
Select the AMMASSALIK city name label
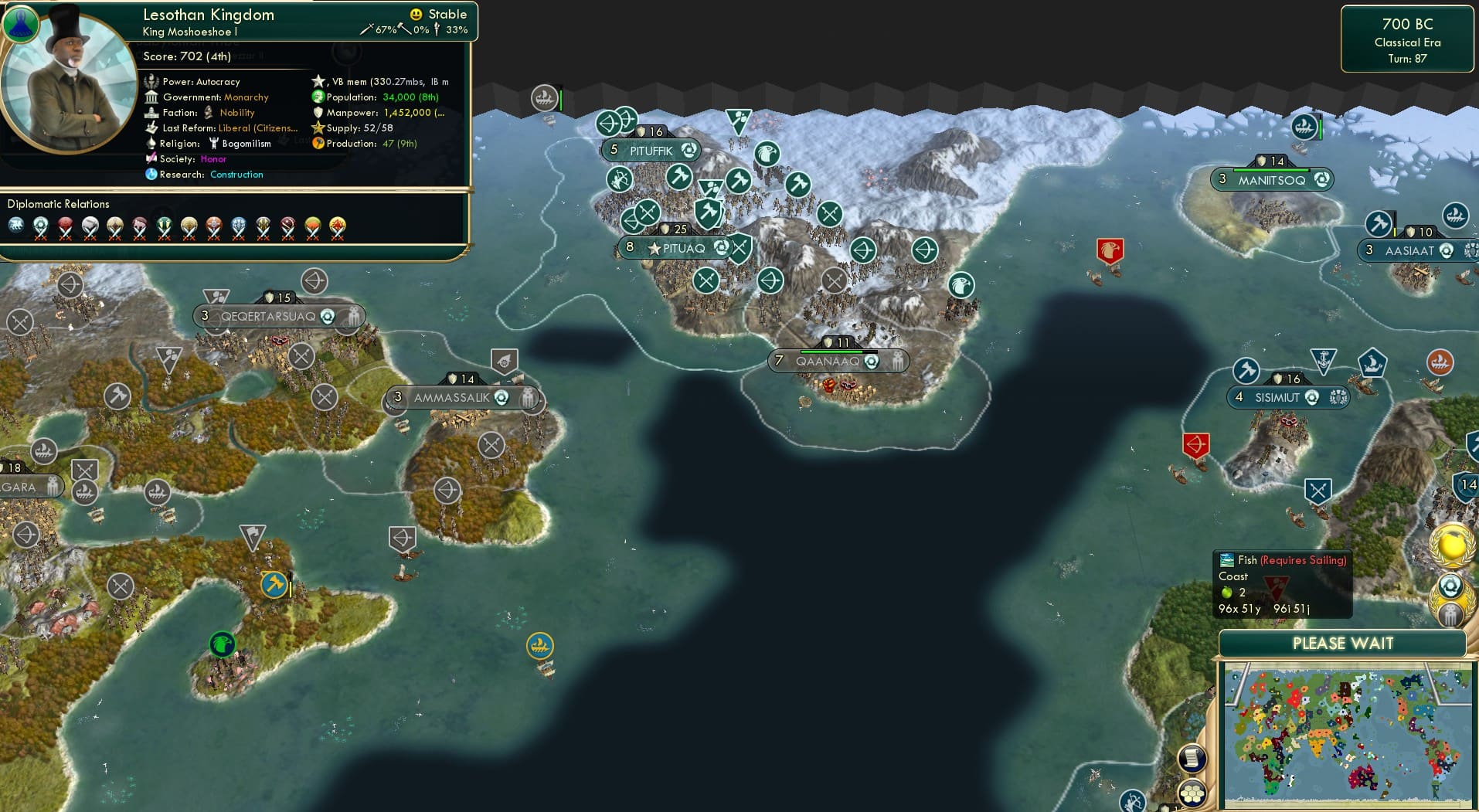pyautogui.click(x=453, y=396)
